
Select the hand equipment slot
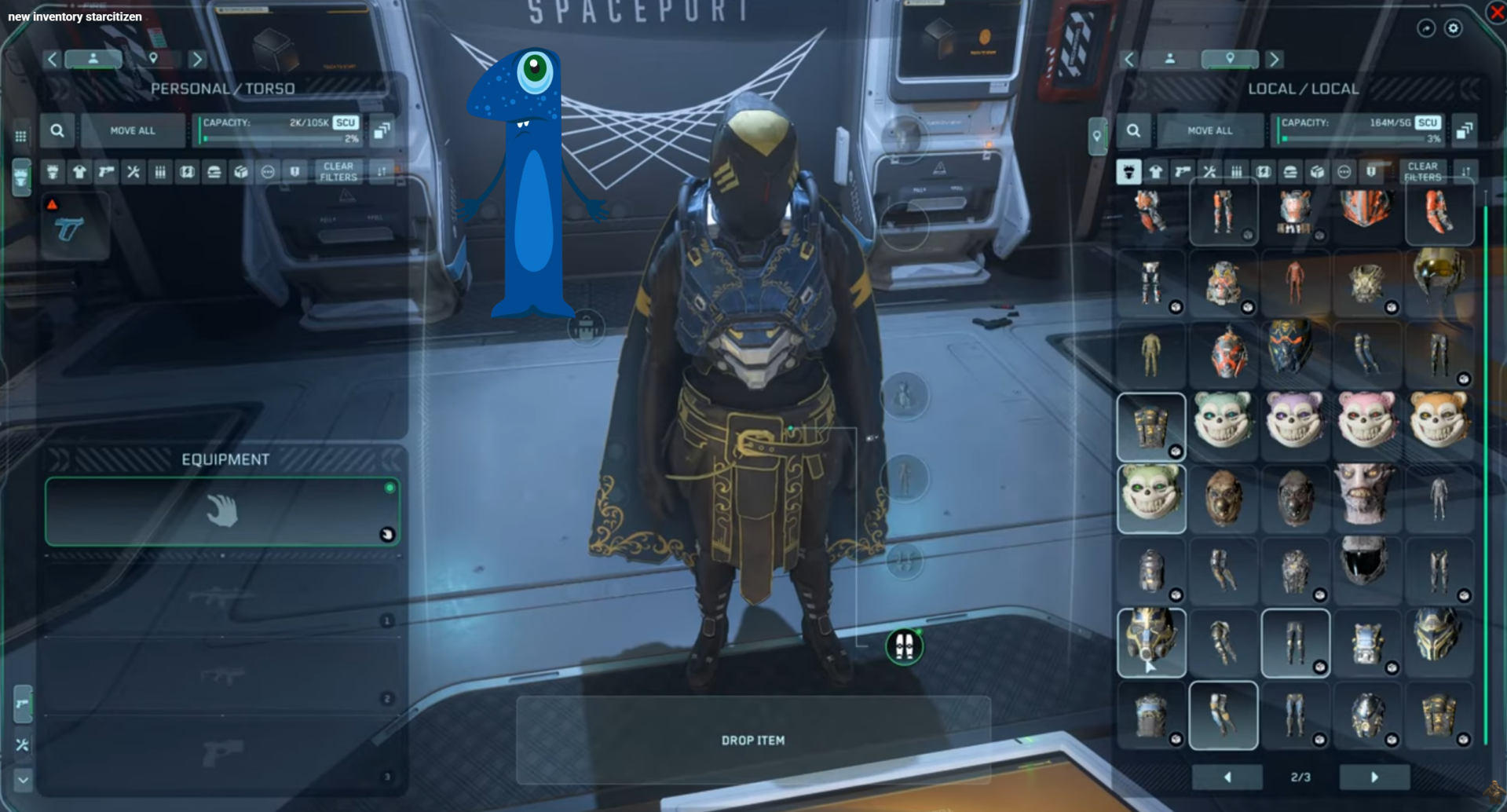pyautogui.click(x=222, y=511)
